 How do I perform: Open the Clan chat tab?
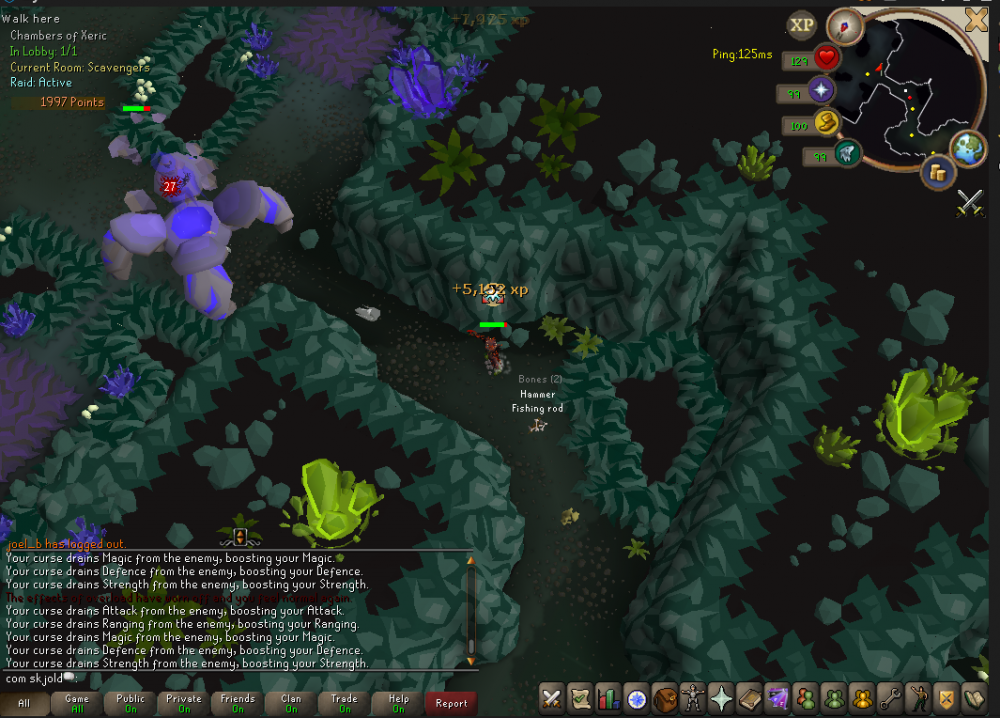[x=291, y=703]
